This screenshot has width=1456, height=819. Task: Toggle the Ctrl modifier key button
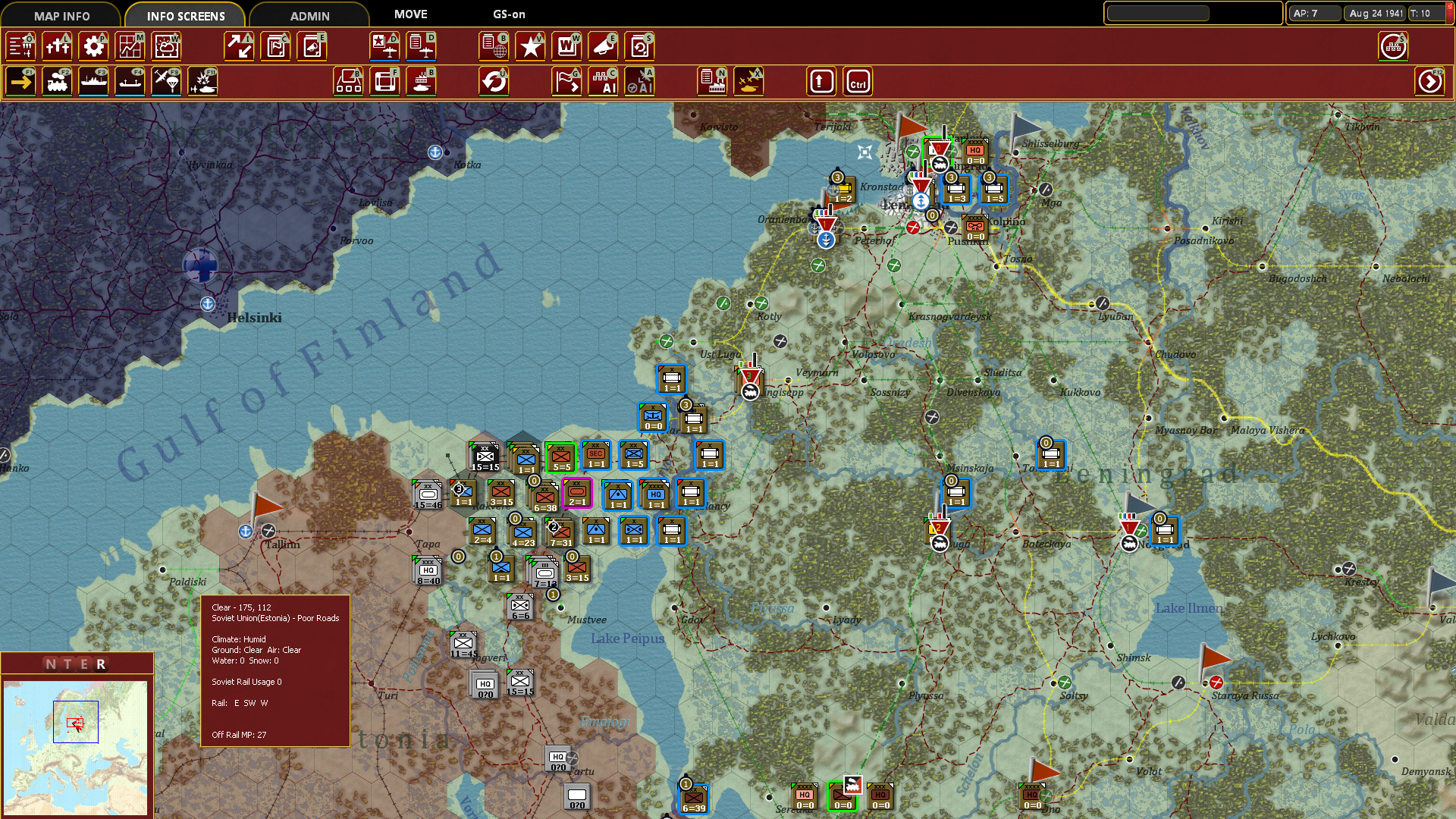pos(858,81)
